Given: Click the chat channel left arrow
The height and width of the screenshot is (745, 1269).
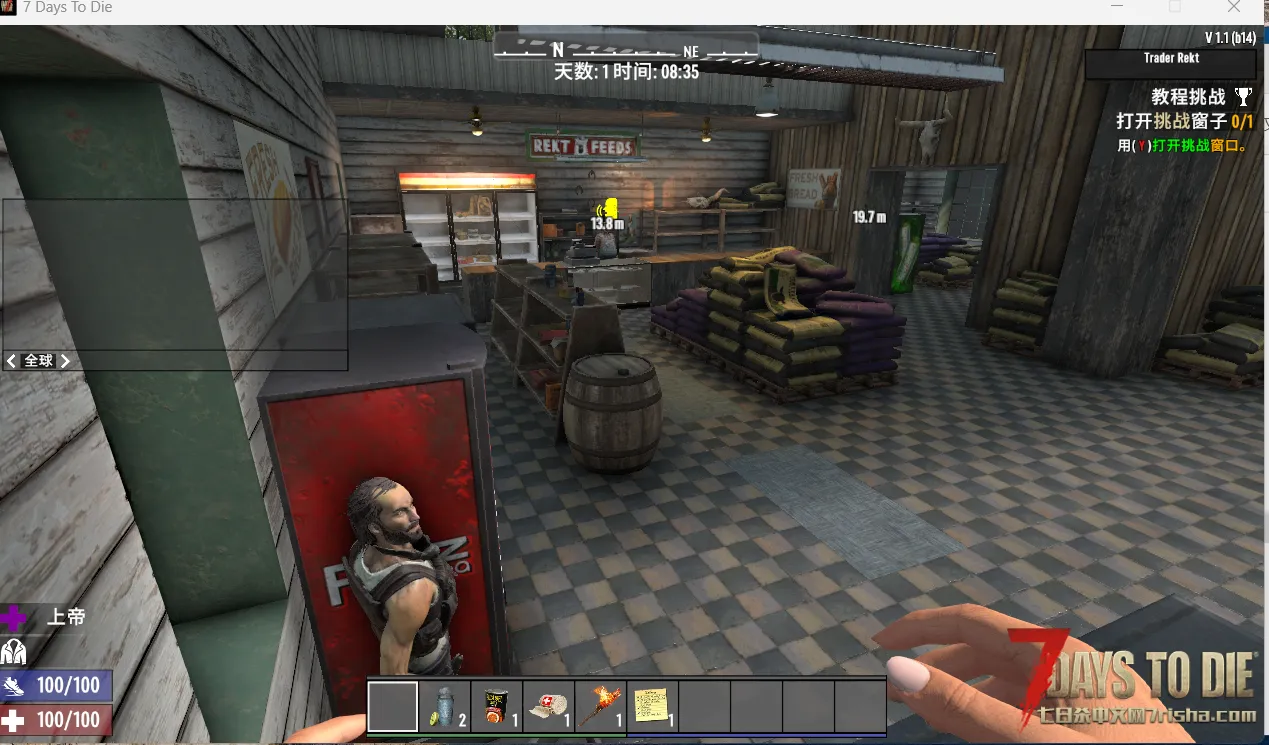Looking at the screenshot, I should 12,361.
